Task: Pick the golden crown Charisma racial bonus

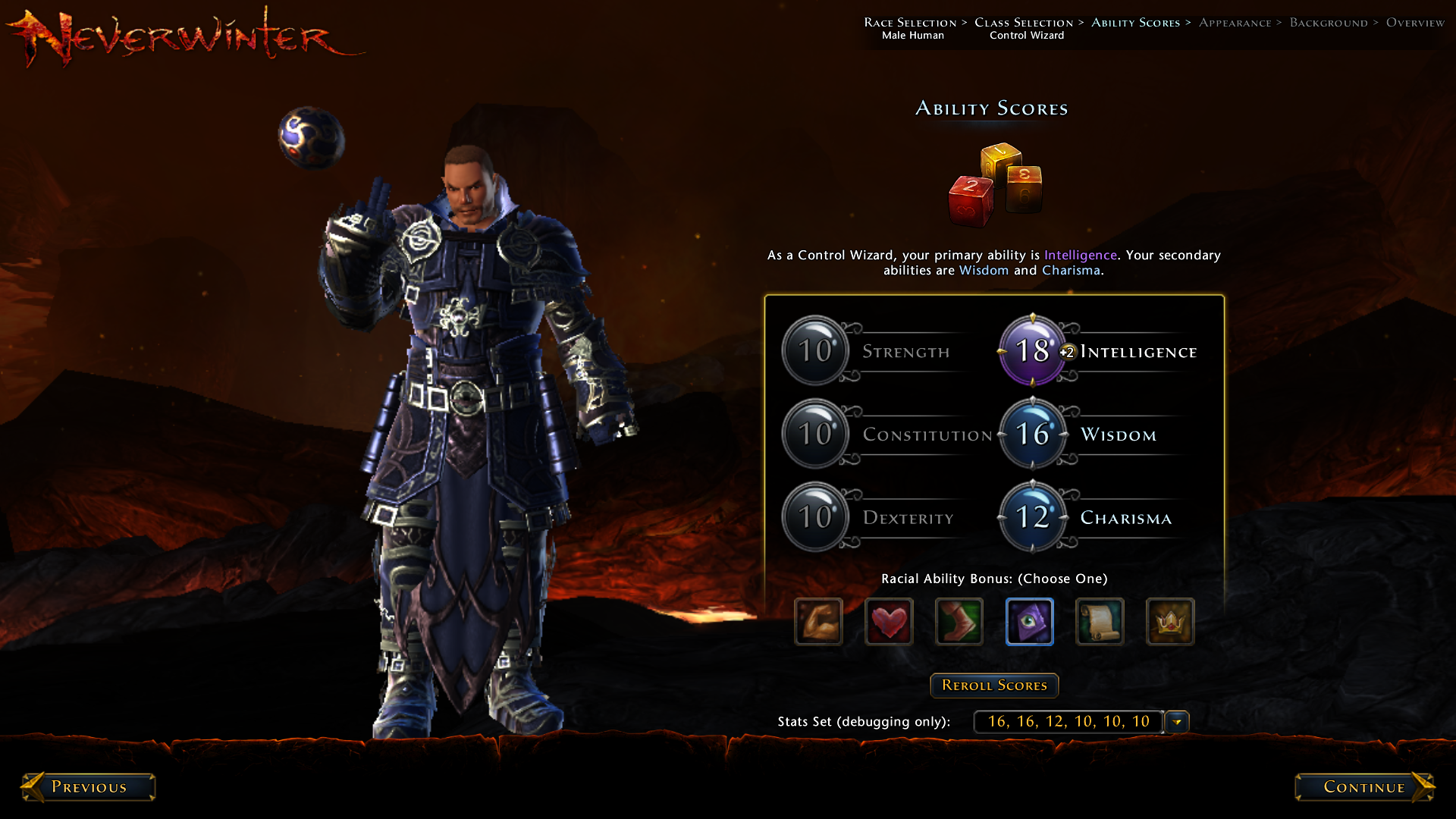Action: point(1170,622)
